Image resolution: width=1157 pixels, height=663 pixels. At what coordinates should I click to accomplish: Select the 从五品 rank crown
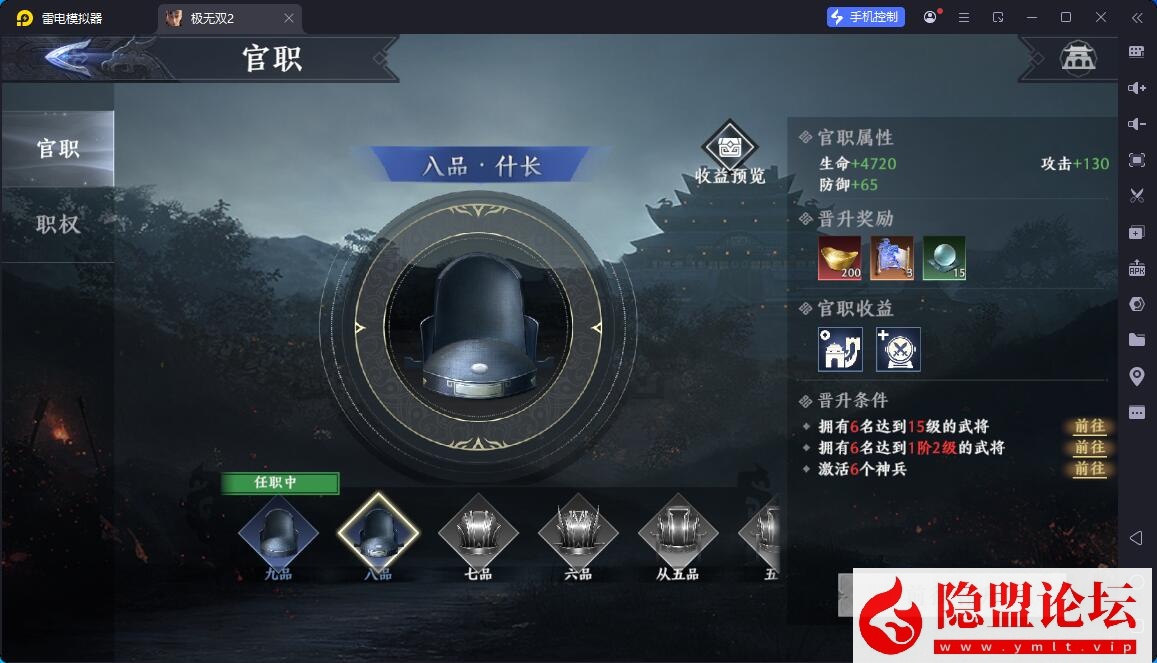678,533
